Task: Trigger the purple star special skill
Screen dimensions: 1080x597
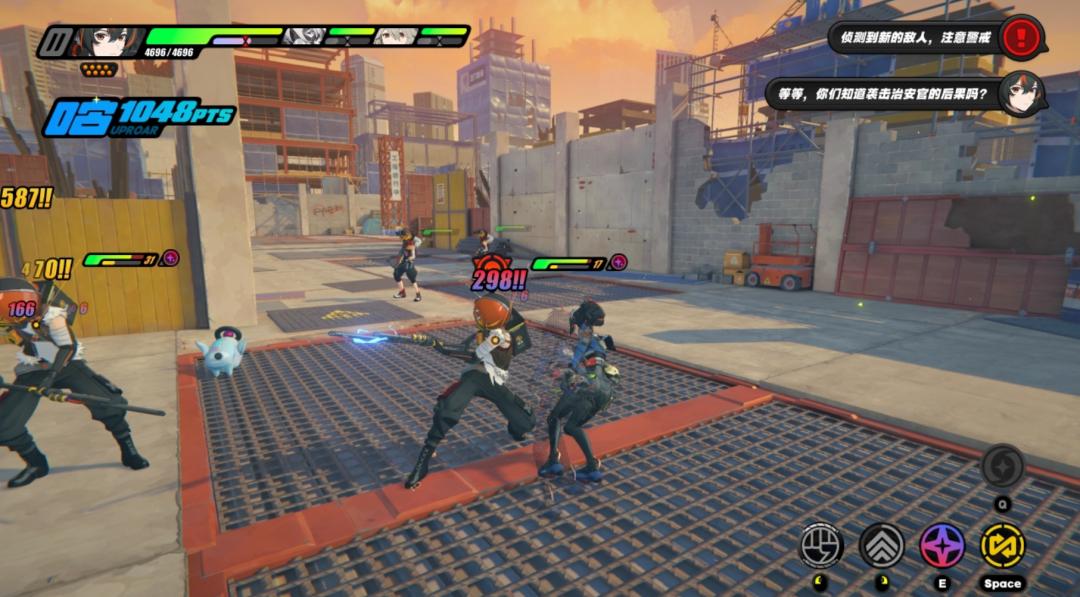Action: 942,545
